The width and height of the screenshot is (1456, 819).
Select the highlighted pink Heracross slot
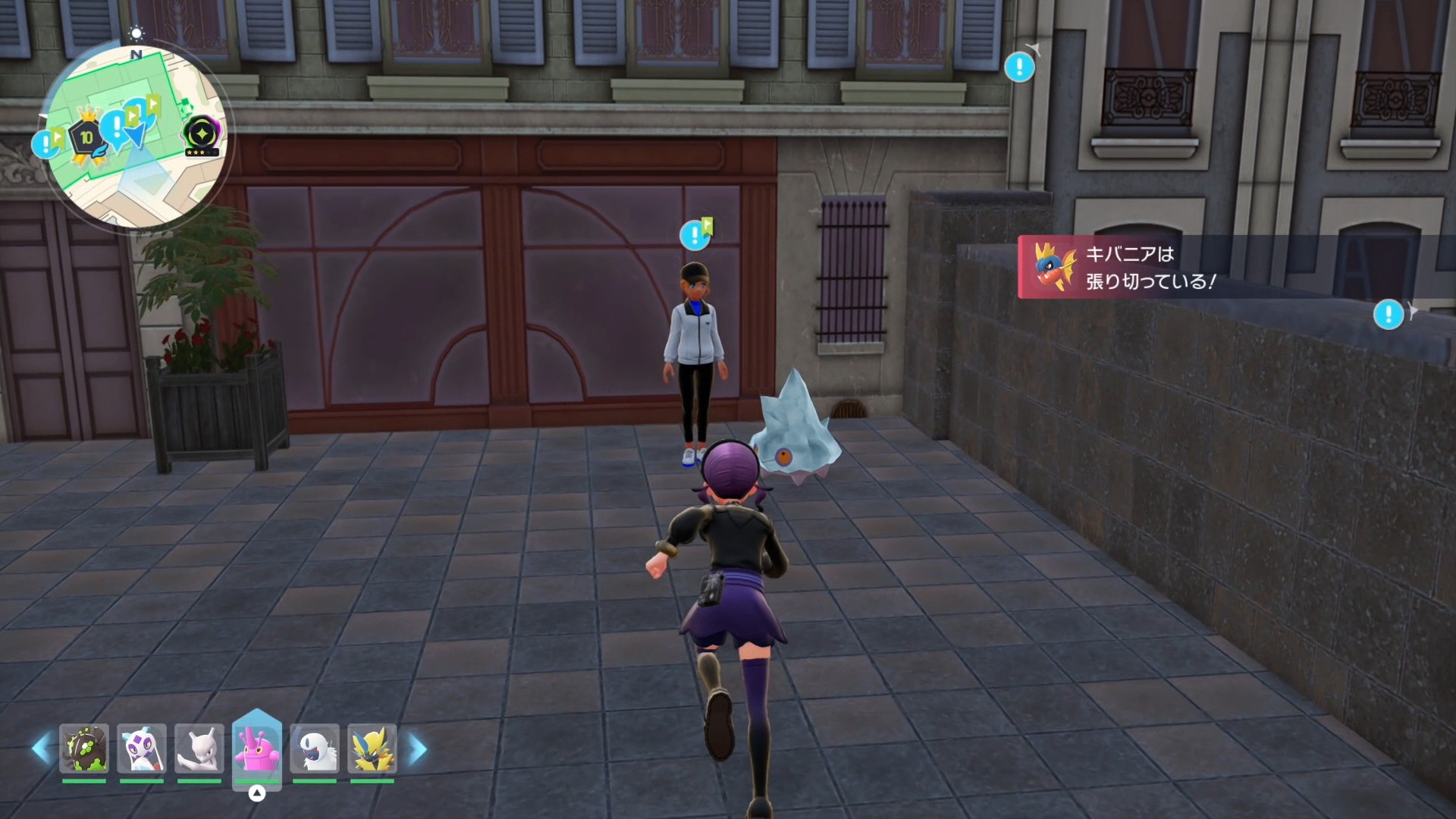(257, 747)
